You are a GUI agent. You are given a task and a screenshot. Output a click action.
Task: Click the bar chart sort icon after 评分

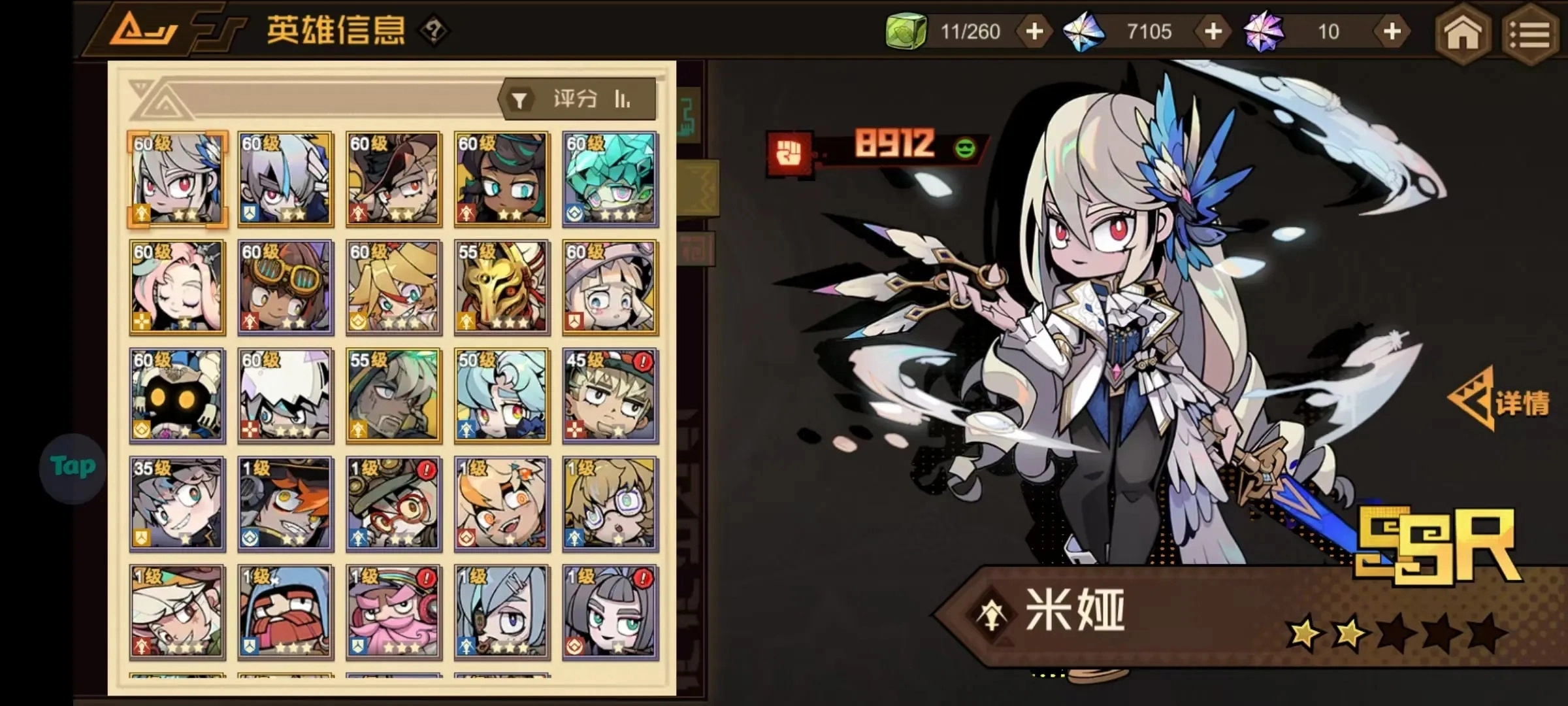(622, 98)
